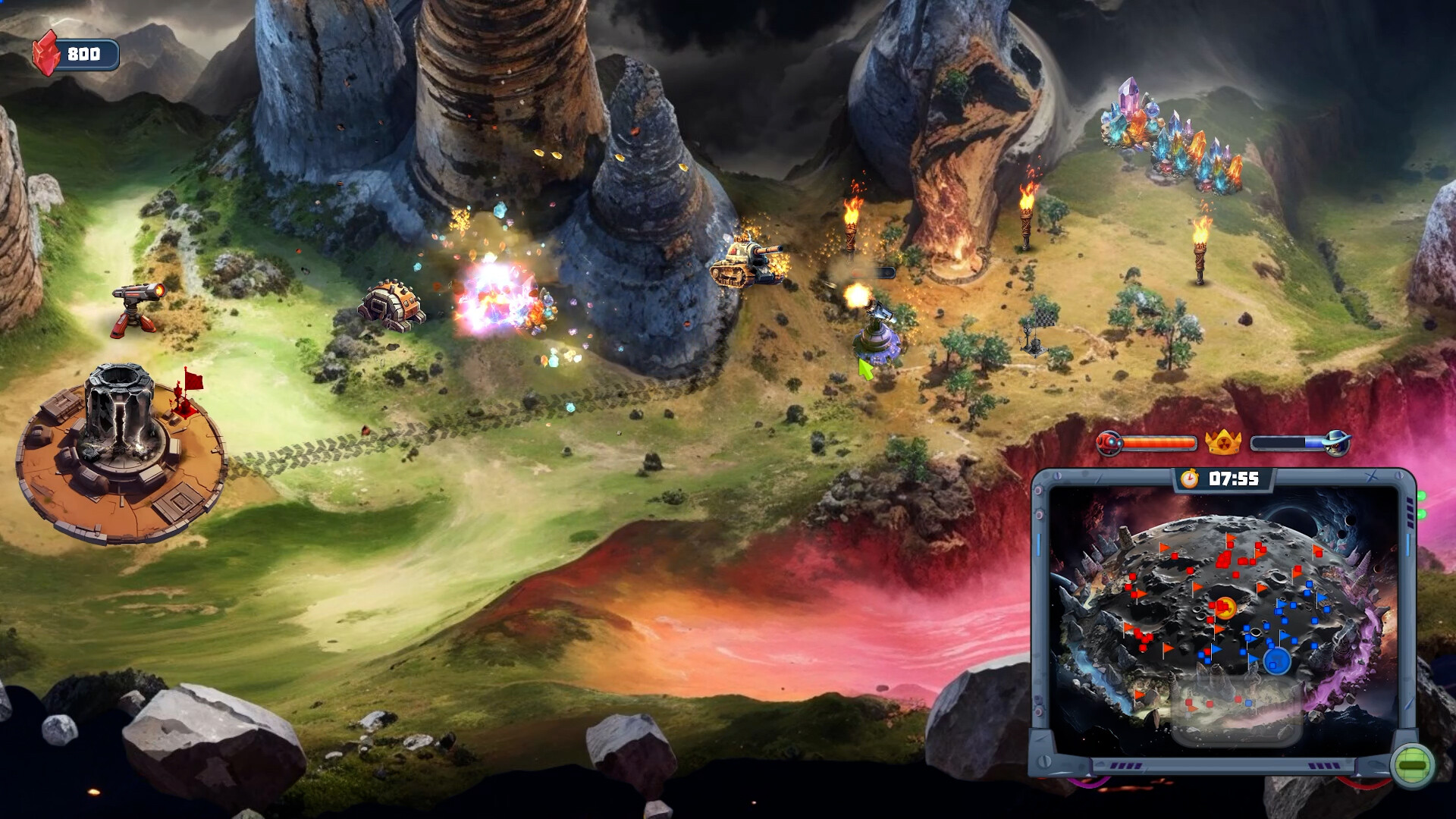Viewport: 1456px width, 819px height.
Task: Select the red rocket turret on the left
Action: pos(136,307)
